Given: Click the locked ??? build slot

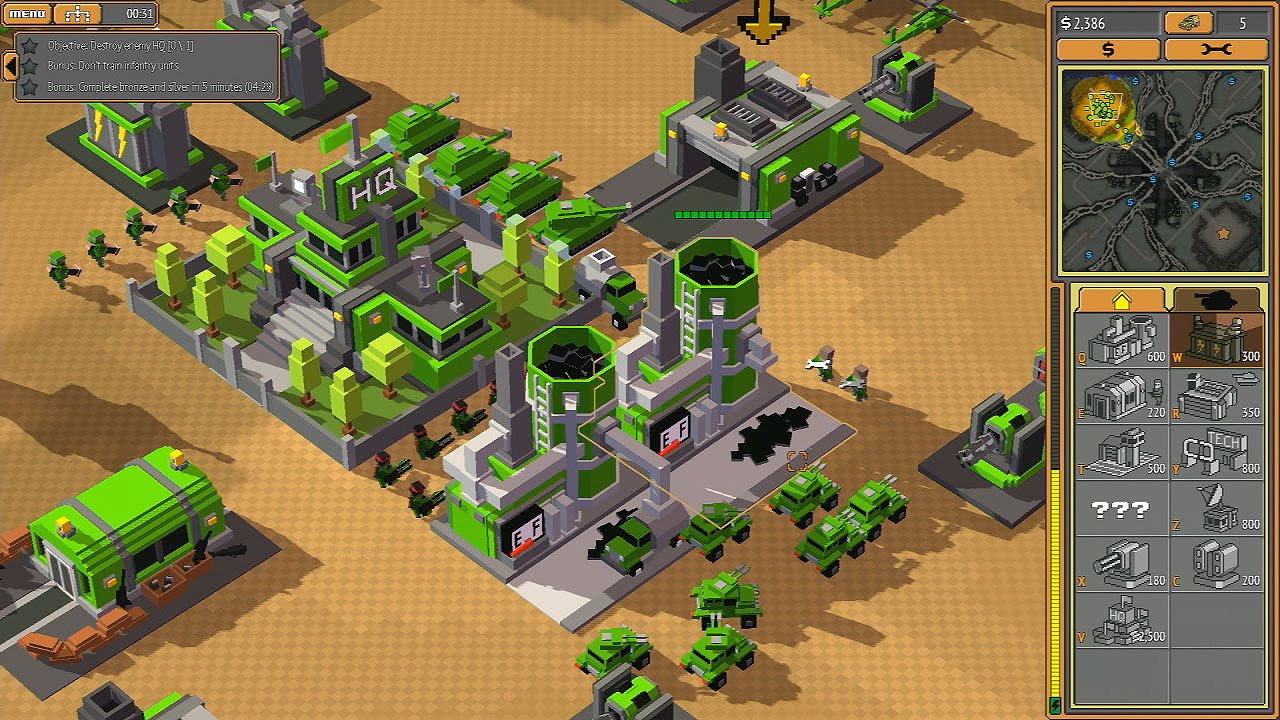Looking at the screenshot, I should coord(1121,510).
